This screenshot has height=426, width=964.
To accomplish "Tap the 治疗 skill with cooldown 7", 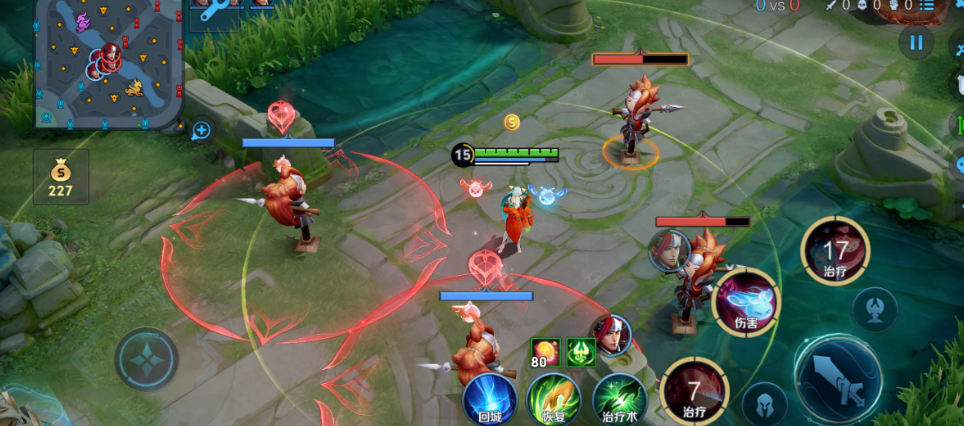I will point(694,389).
